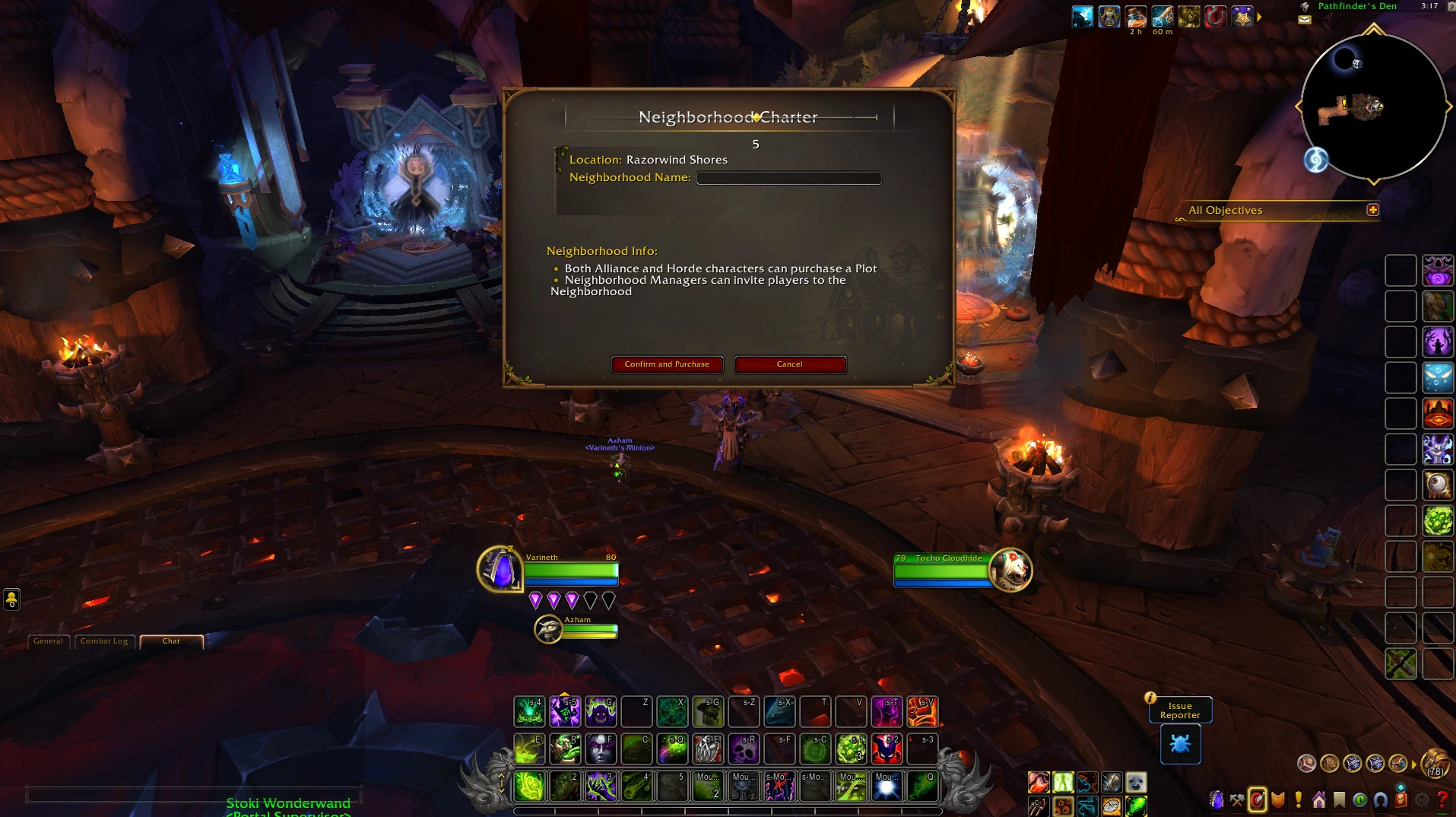The image size is (1456, 817).
Task: Open the purple house housing micro button
Action: click(1319, 800)
